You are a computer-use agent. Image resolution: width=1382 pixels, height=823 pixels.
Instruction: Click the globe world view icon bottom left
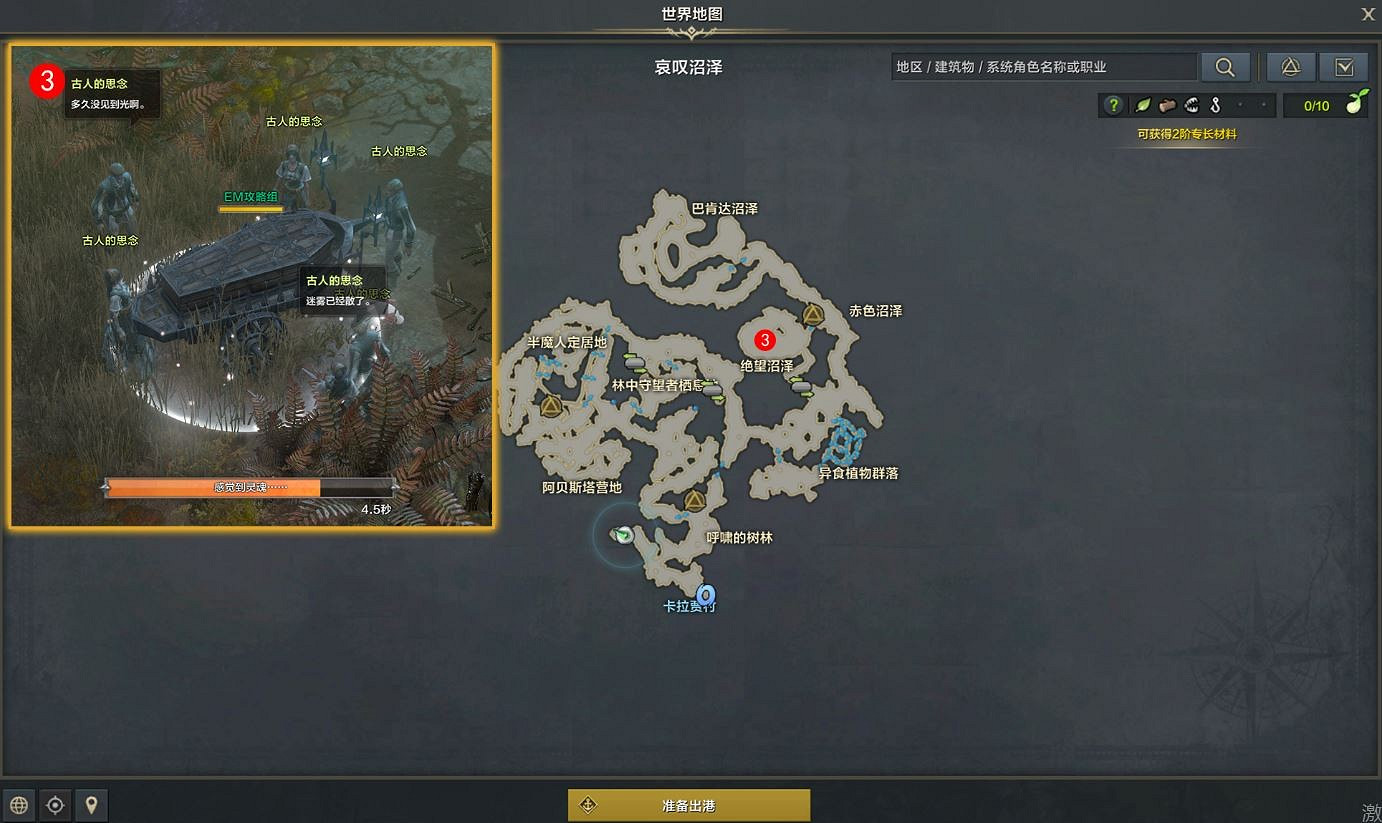coord(19,804)
